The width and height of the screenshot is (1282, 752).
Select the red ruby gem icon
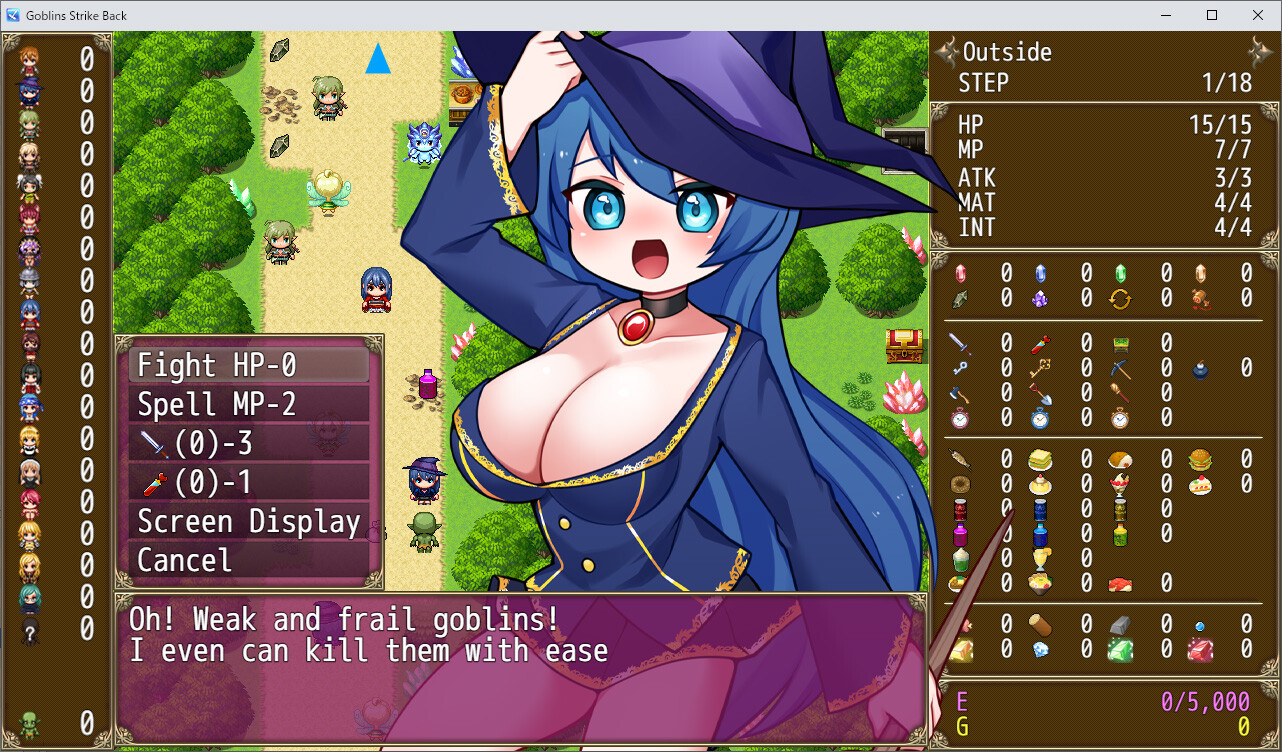click(1200, 651)
